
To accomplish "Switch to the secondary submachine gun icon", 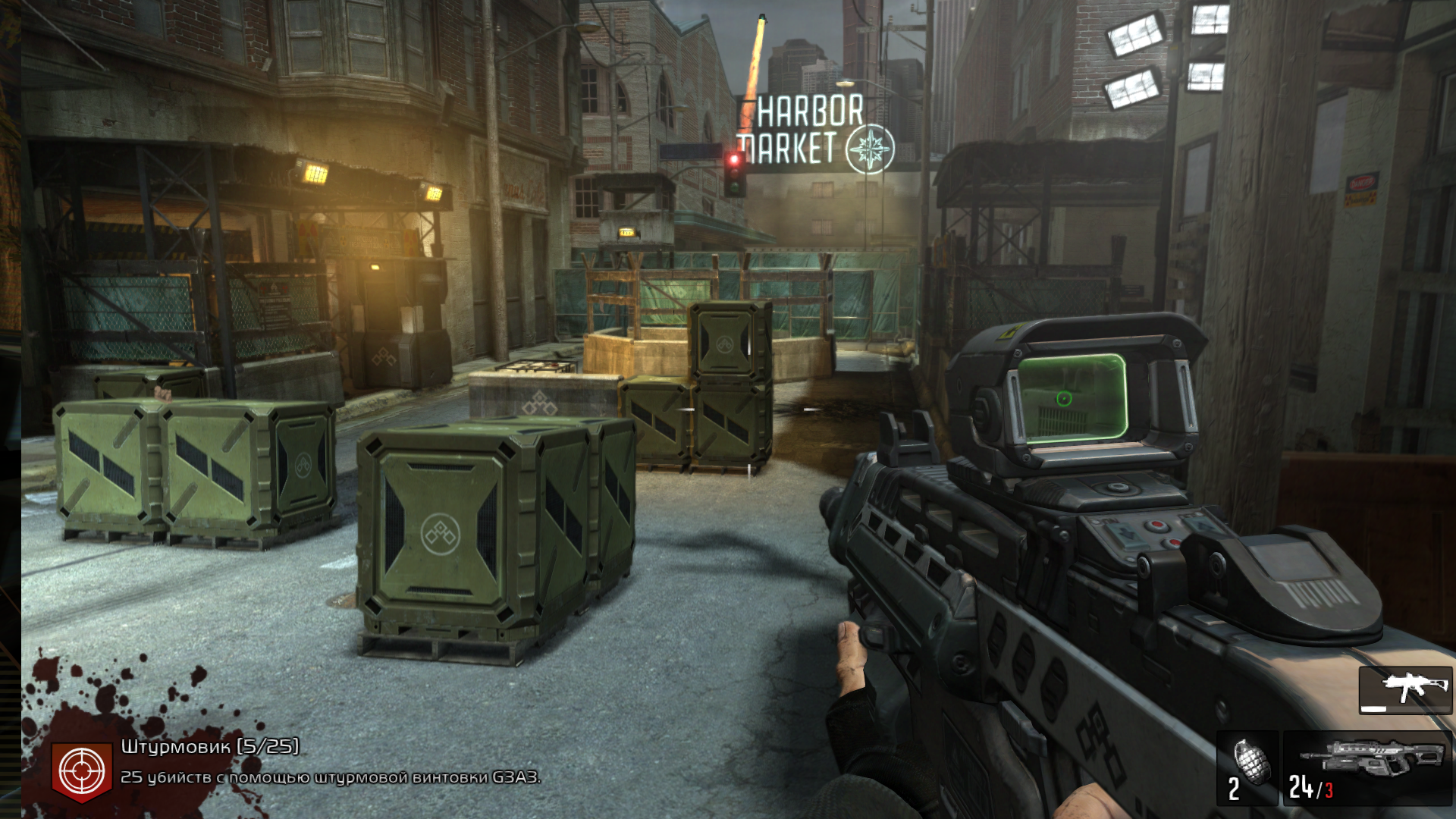I will point(1405,690).
